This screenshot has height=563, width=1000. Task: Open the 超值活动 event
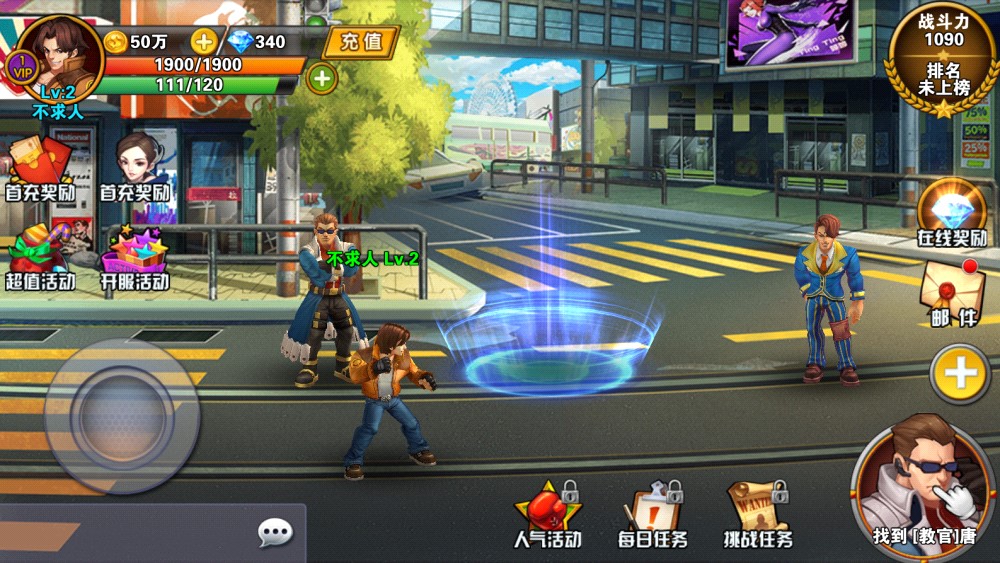40,256
